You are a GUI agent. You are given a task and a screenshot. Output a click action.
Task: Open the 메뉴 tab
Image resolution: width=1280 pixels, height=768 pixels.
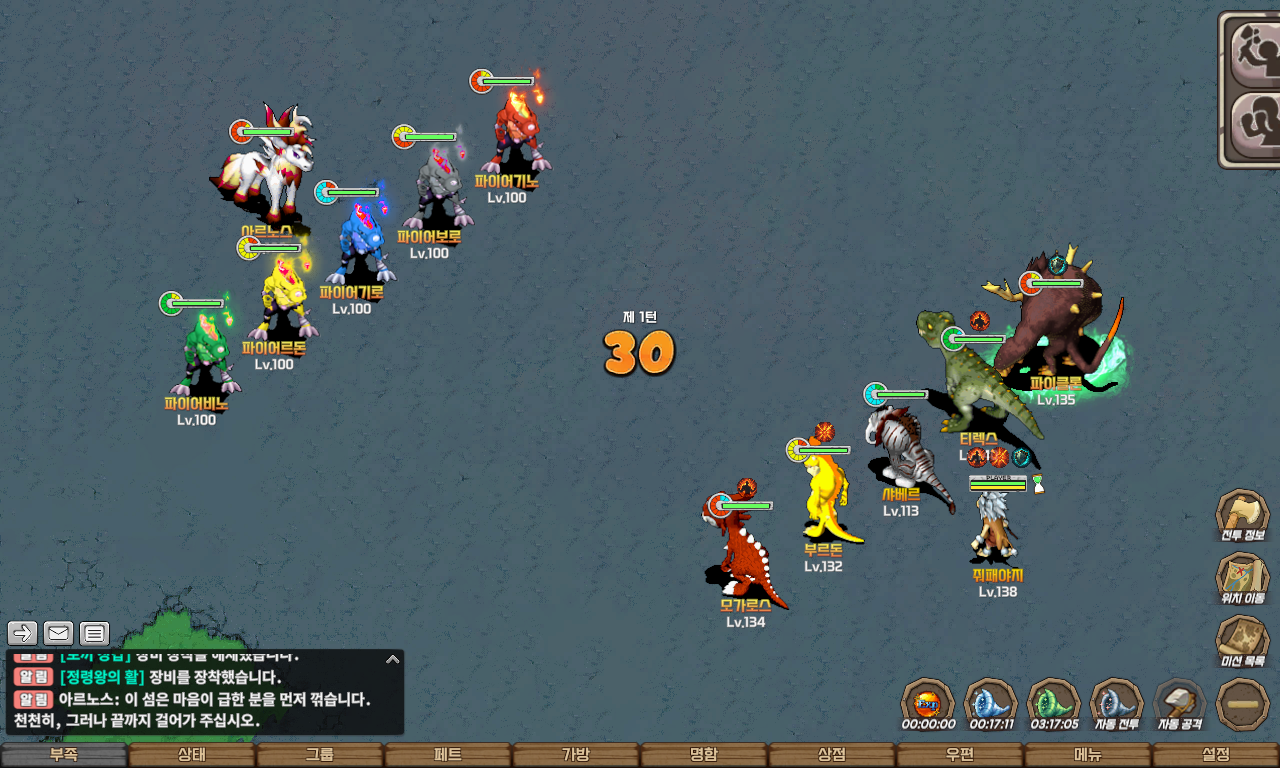click(x=1088, y=755)
